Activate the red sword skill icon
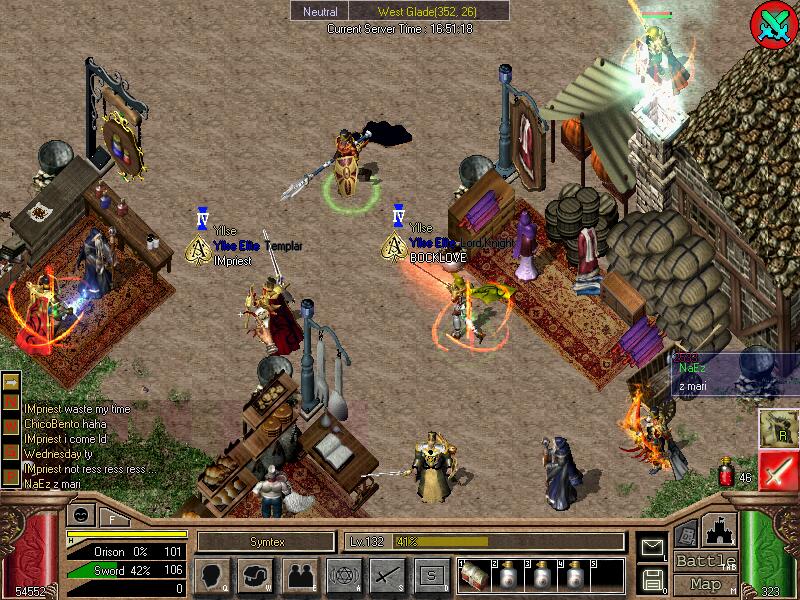The width and height of the screenshot is (800, 600). click(x=778, y=470)
